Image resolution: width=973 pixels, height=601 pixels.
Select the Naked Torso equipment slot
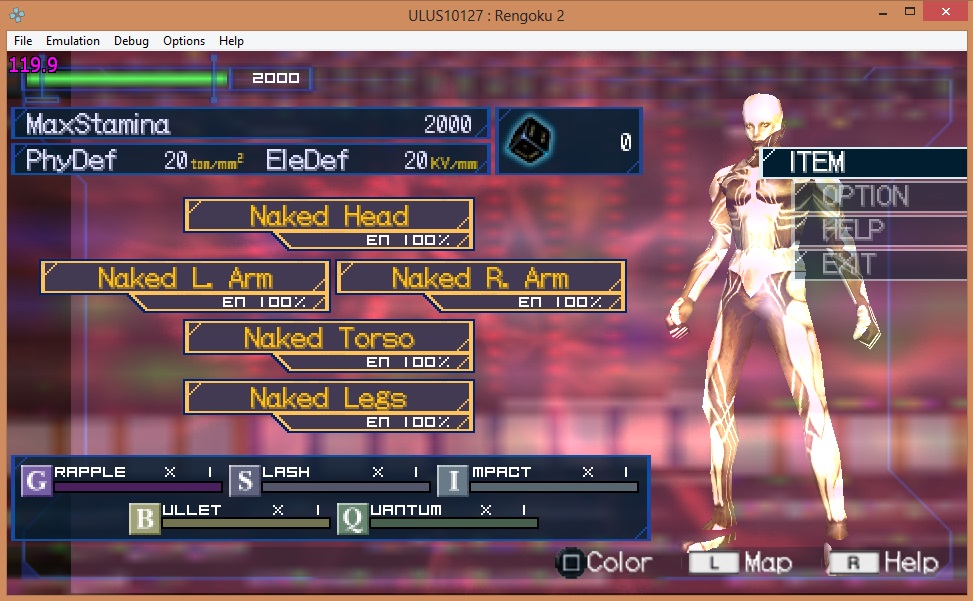329,338
